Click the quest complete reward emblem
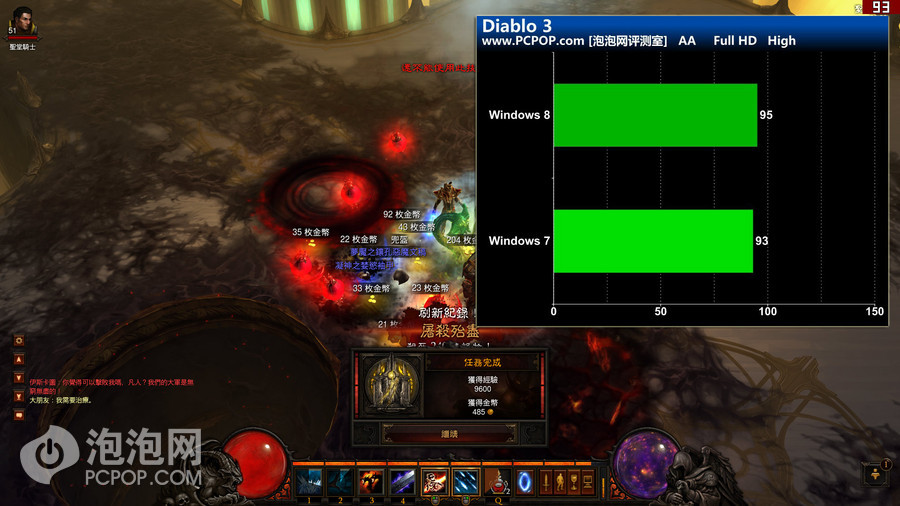Screen dimensions: 900x506 tap(390, 385)
